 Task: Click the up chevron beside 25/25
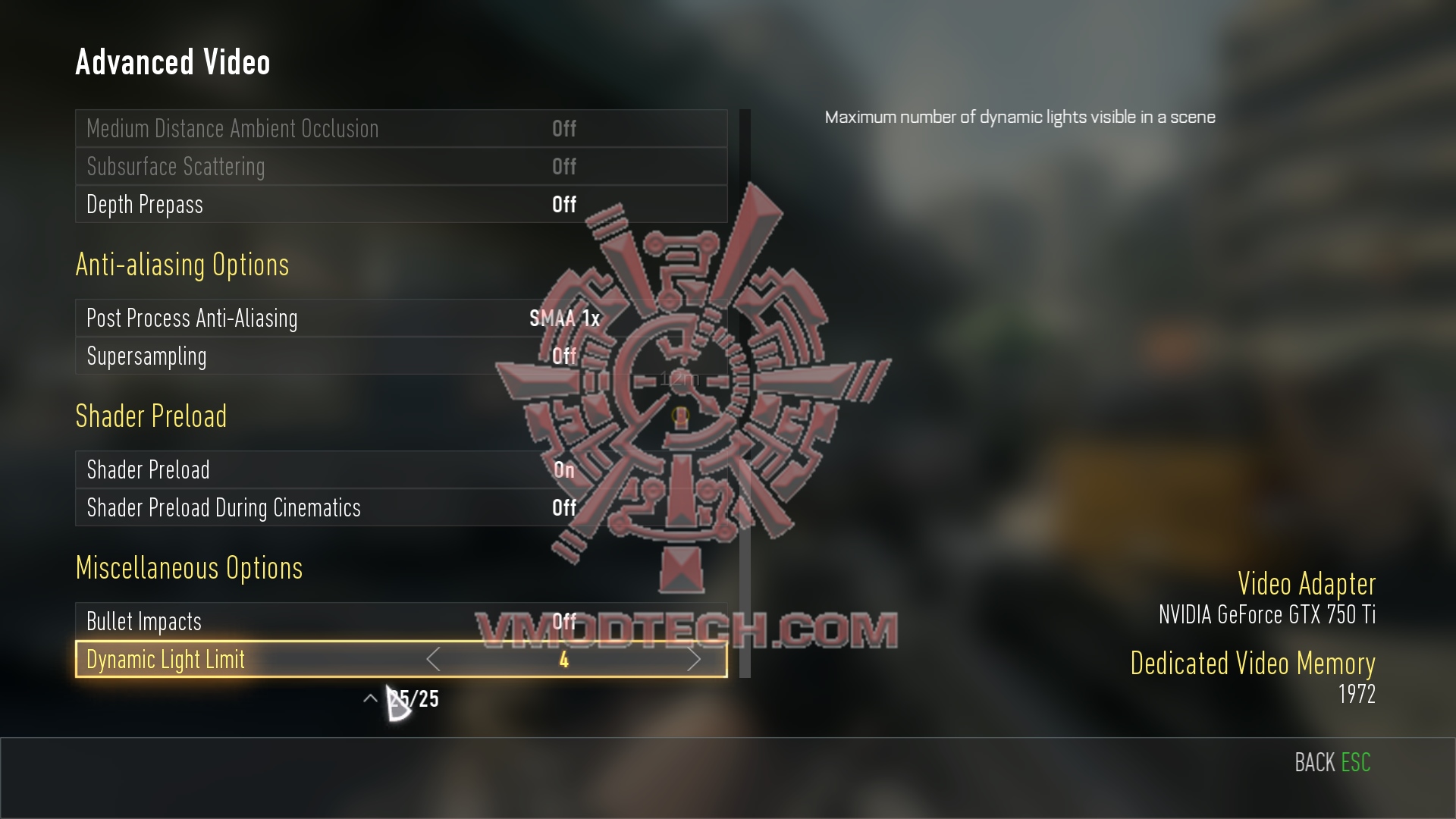370,698
